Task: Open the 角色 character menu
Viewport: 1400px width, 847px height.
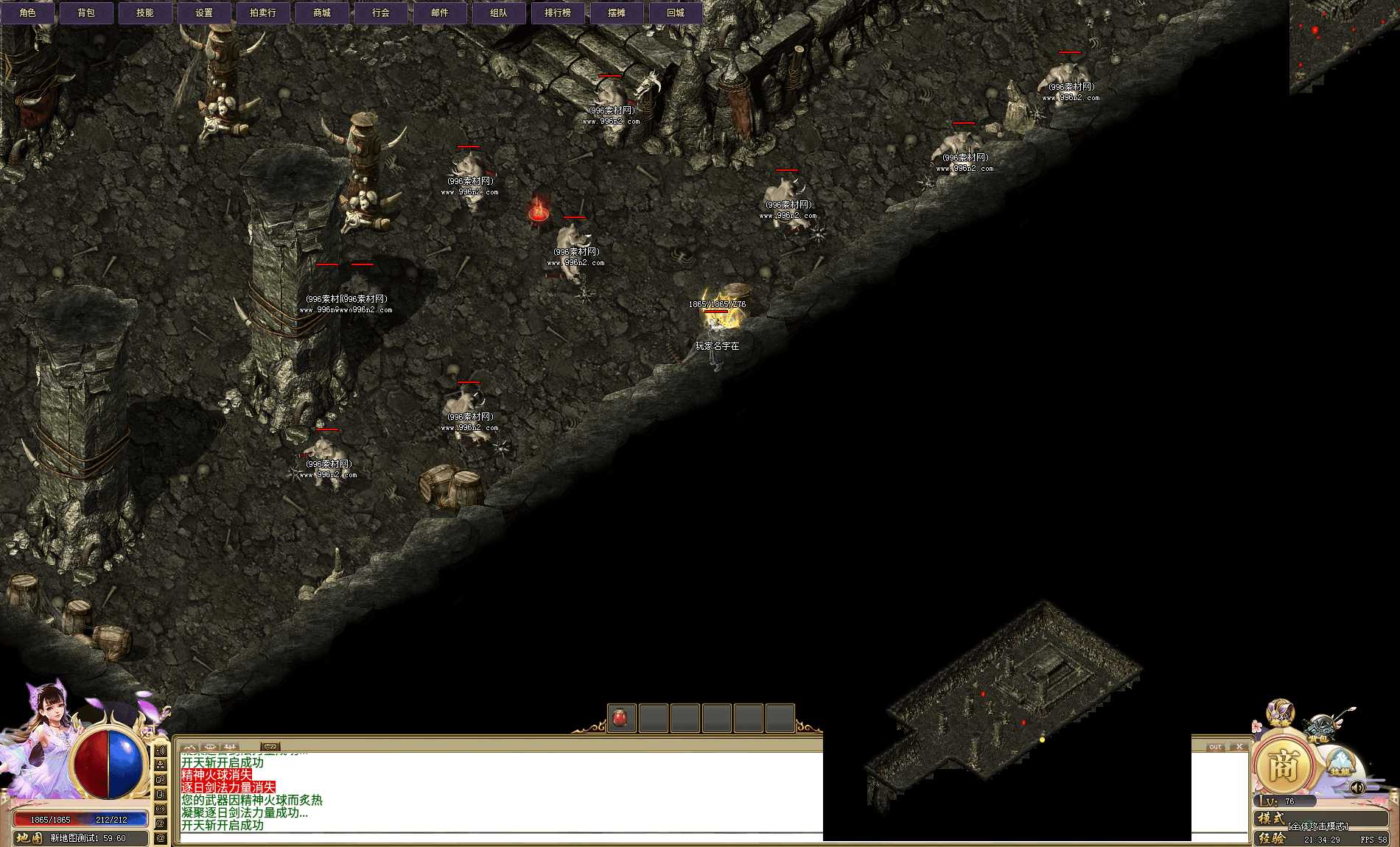Action: tap(28, 12)
